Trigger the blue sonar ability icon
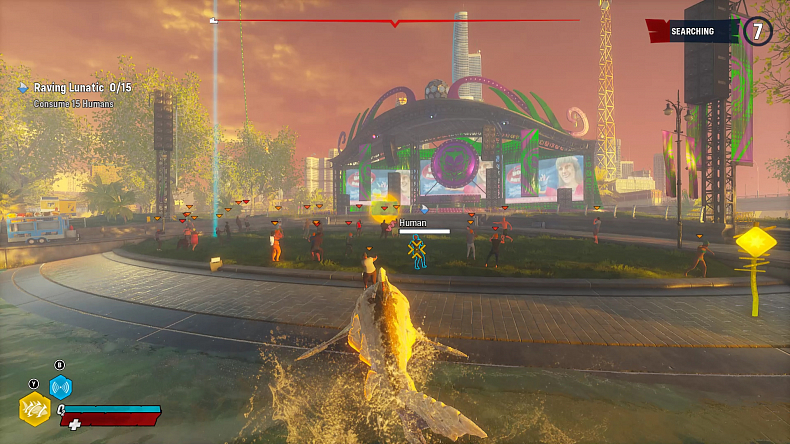Image resolution: width=790 pixels, height=444 pixels. pyautogui.click(x=61, y=387)
